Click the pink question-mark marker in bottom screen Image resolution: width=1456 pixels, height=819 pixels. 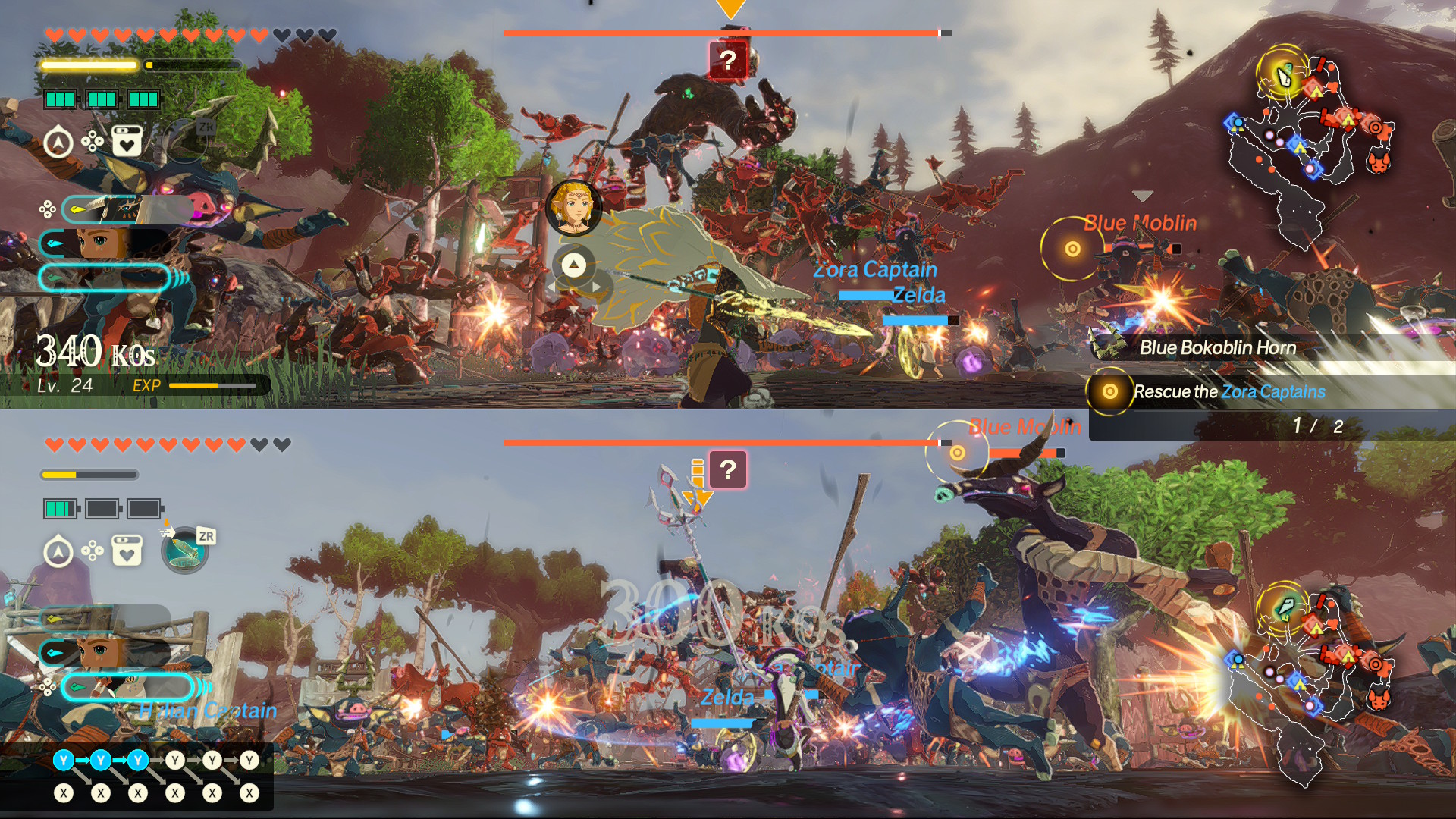[x=729, y=470]
